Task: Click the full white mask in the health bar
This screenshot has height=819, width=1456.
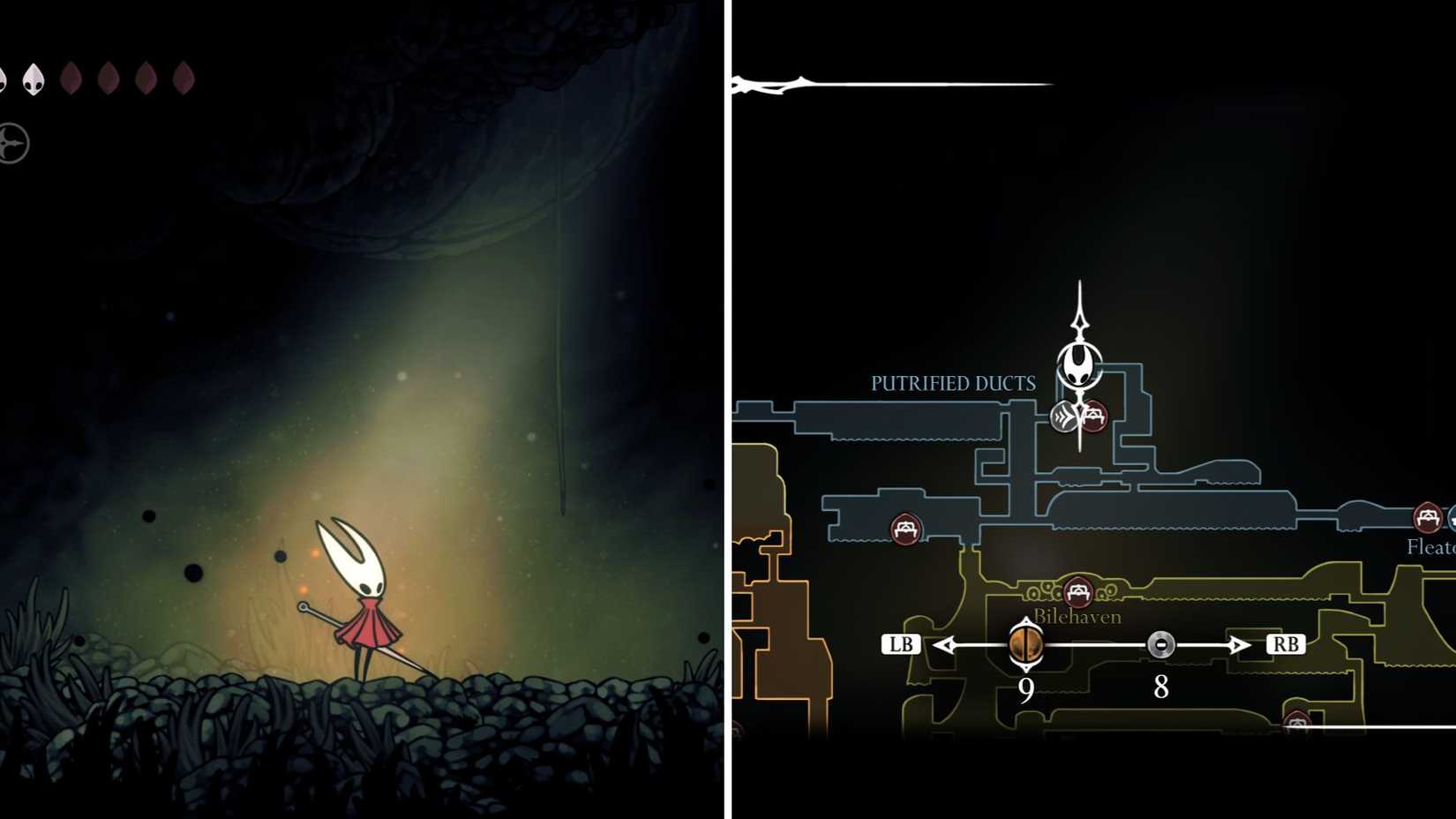Action: click(34, 78)
